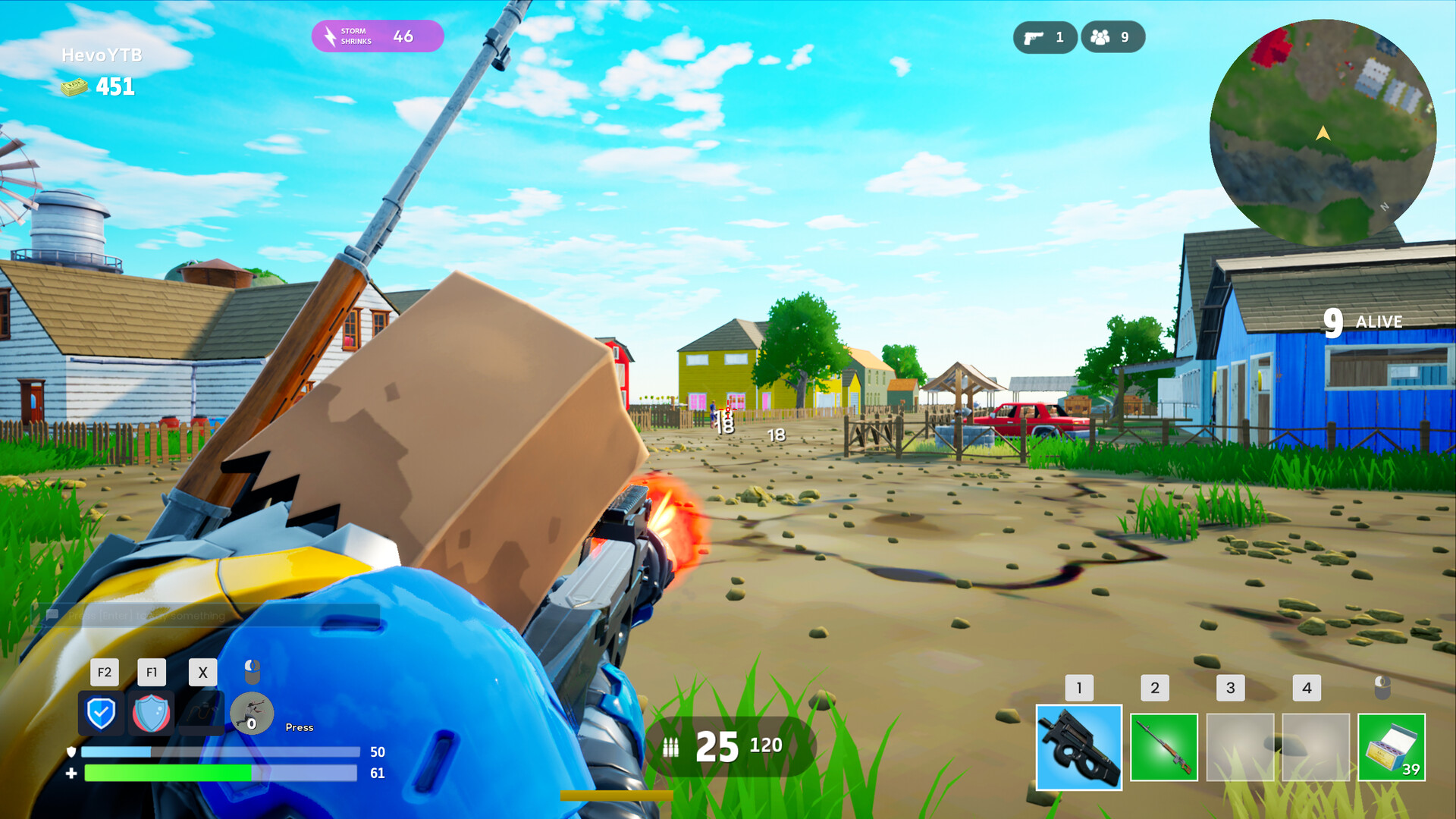Click the green health bar
The height and width of the screenshot is (819, 1456).
coord(167,773)
